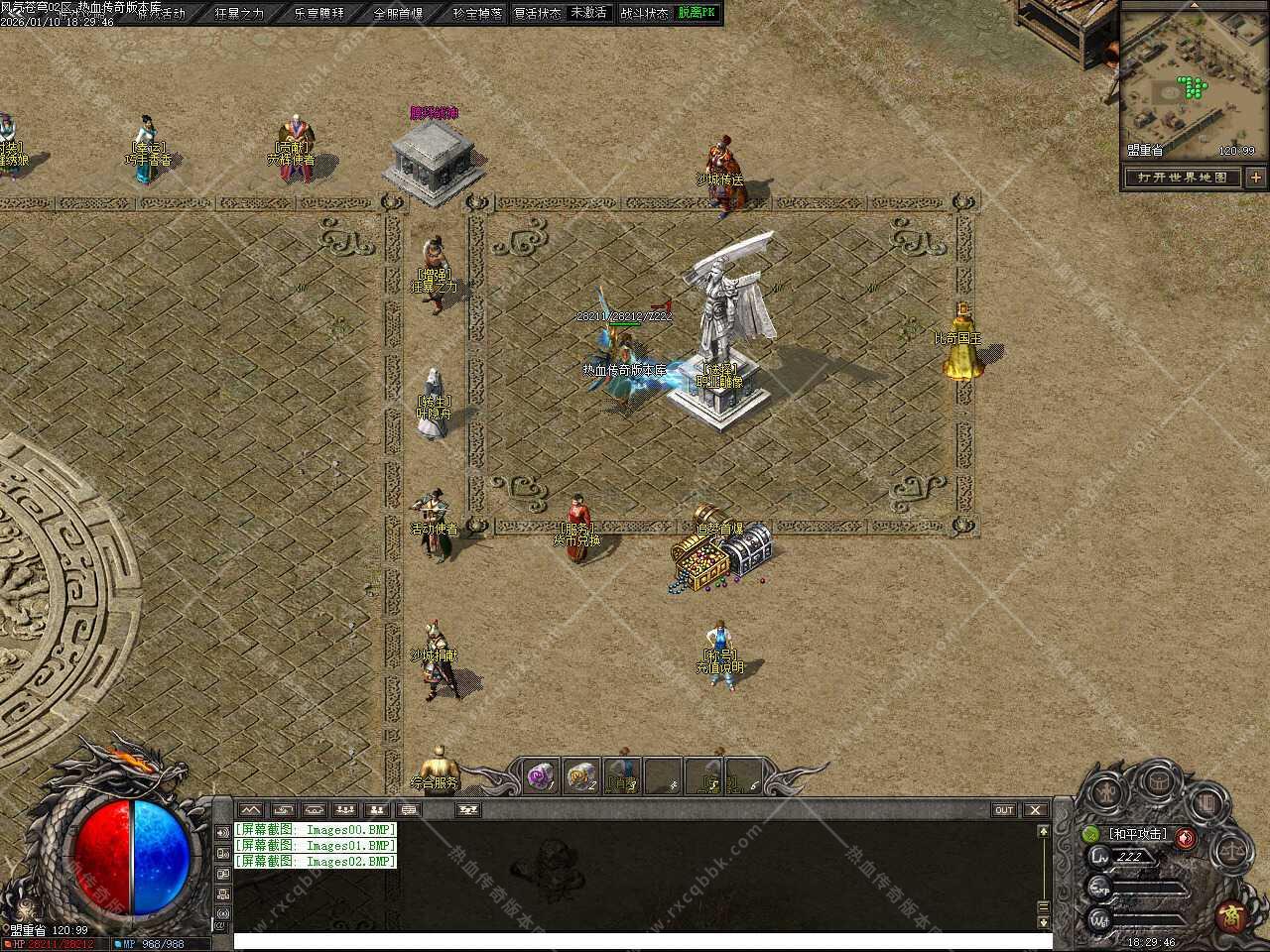This screenshot has width=1270, height=952.
Task: Choose 珍宝掉落 in the top bar
Action: point(477,14)
